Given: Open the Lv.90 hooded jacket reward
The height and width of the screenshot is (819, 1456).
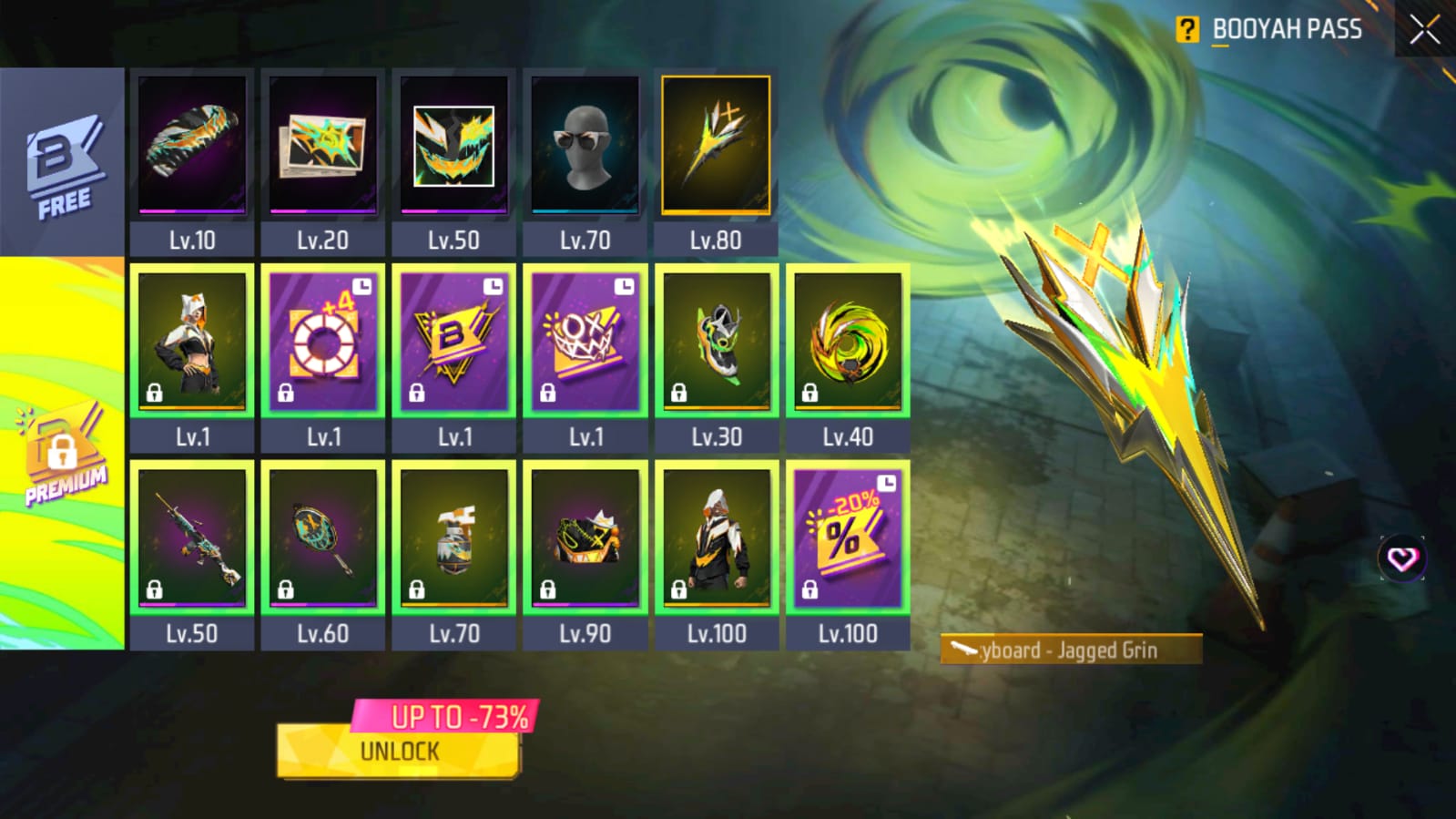Looking at the screenshot, I should [584, 537].
